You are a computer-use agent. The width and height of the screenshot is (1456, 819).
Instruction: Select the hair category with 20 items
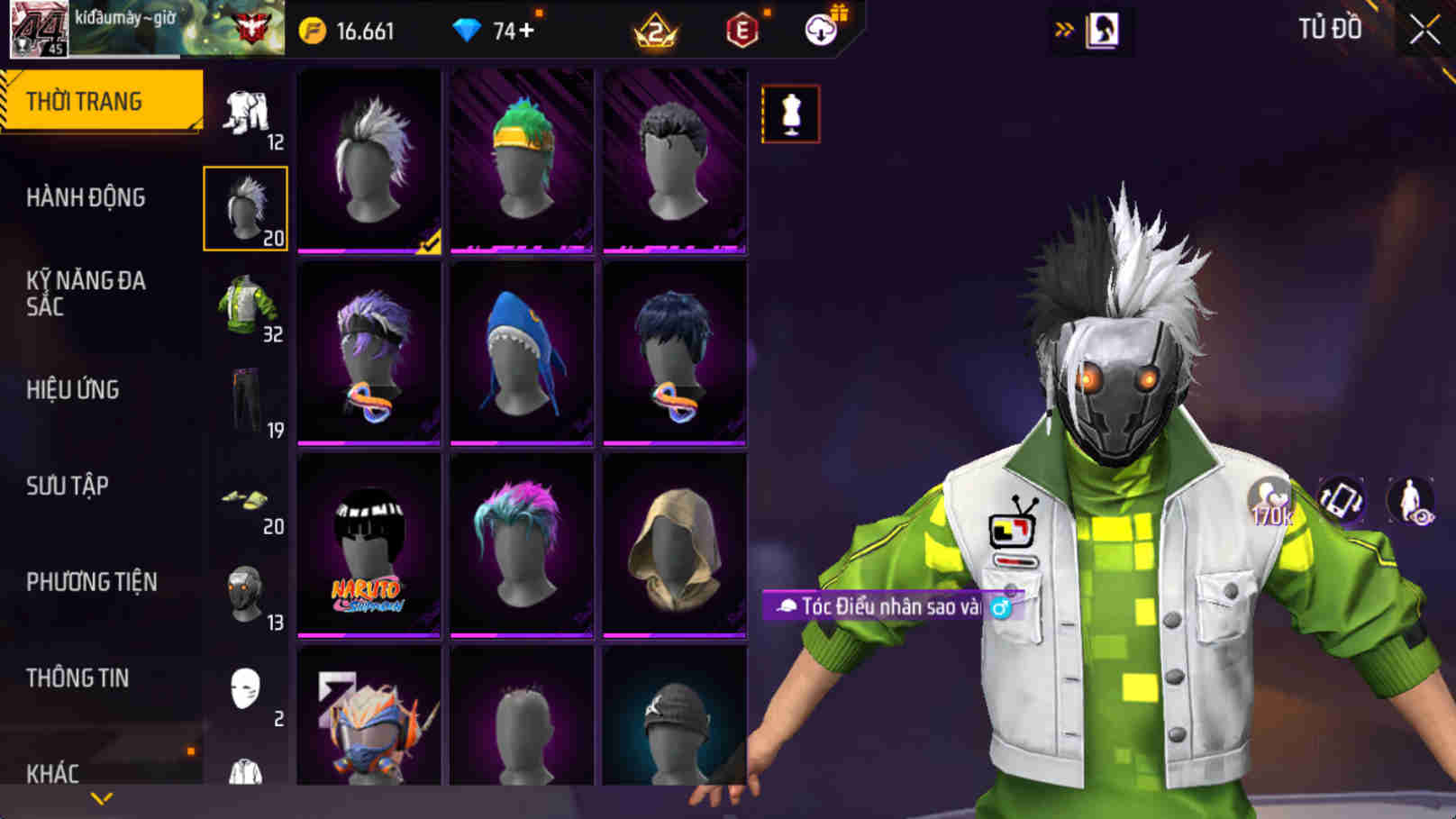pos(245,205)
